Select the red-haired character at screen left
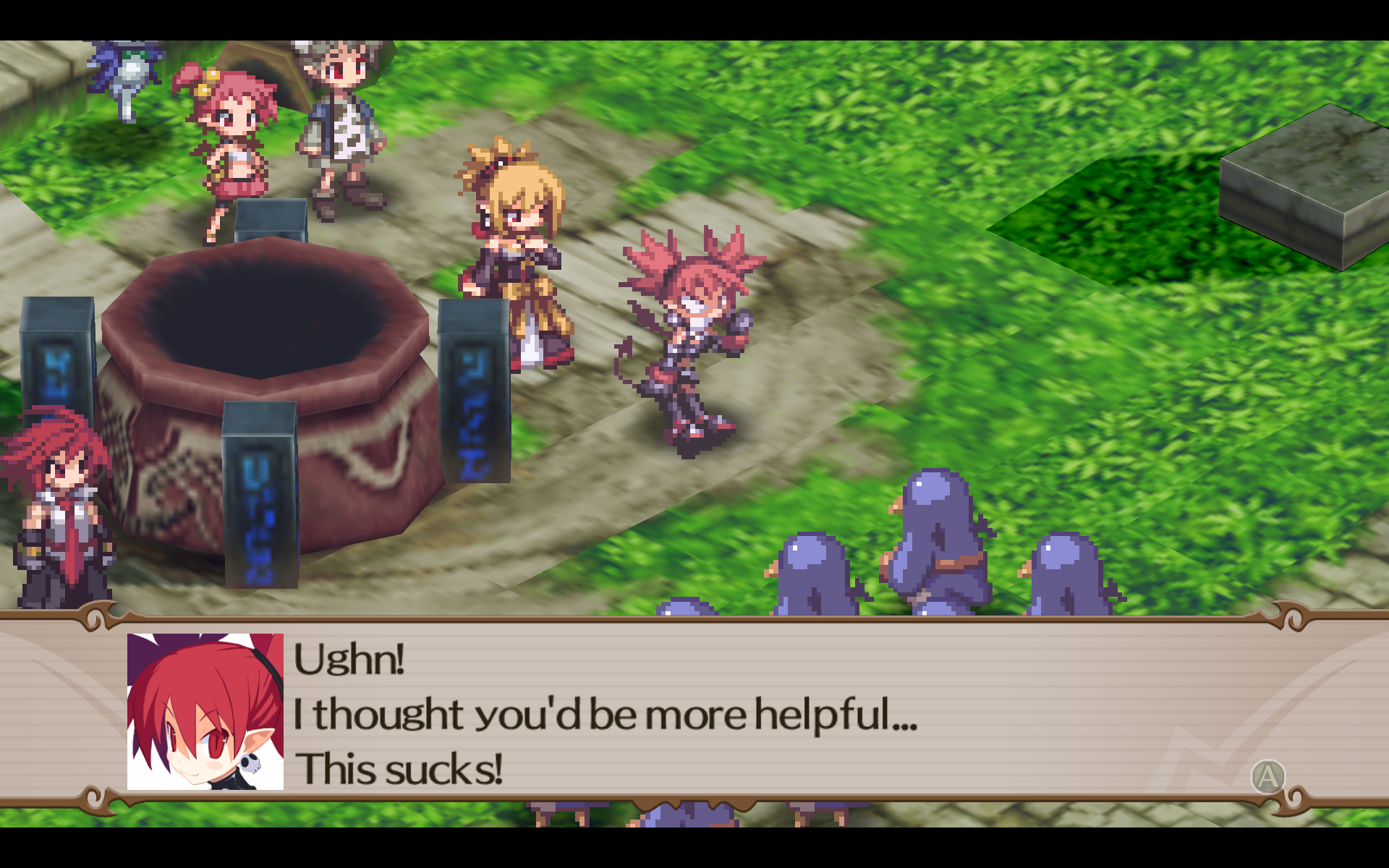The height and width of the screenshot is (868, 1389). [61, 506]
